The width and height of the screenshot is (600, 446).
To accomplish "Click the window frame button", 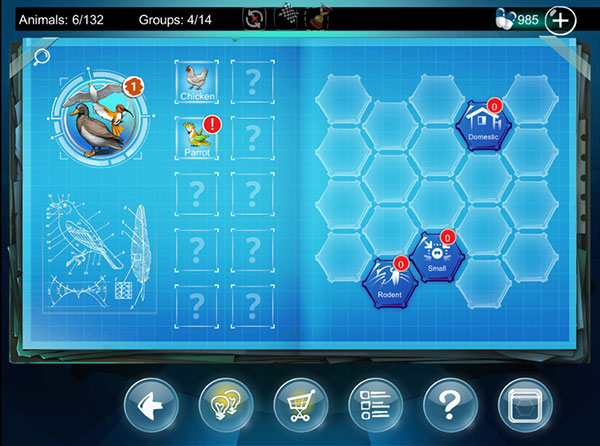I will [x=525, y=407].
